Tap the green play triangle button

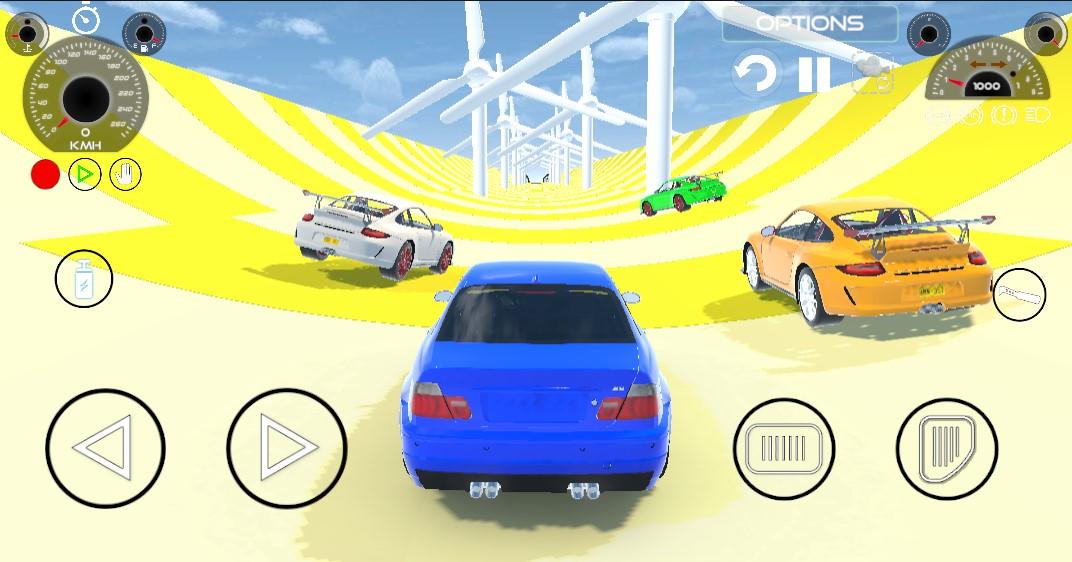(85, 175)
